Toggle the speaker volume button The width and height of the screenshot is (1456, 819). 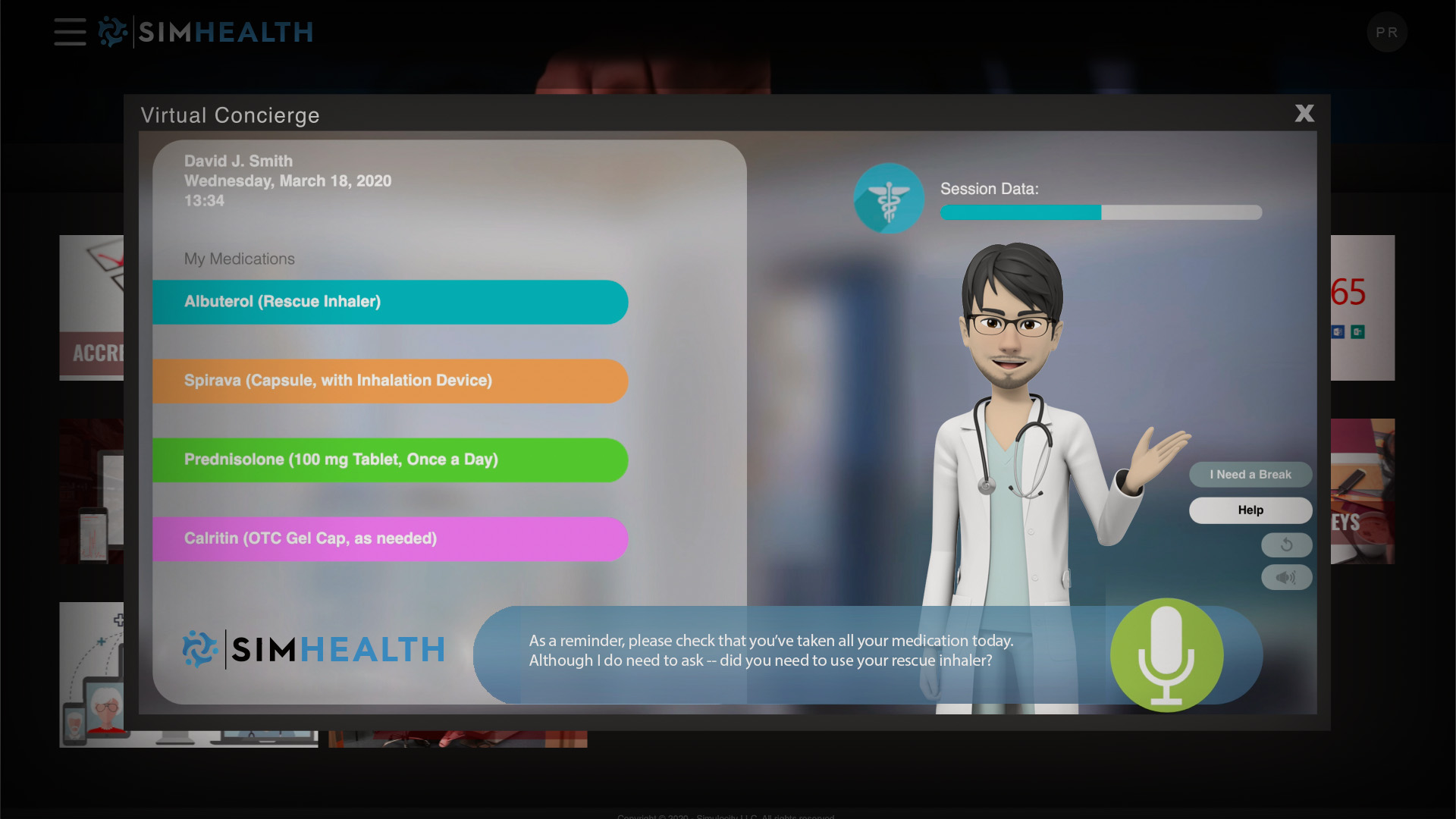pos(1286,578)
